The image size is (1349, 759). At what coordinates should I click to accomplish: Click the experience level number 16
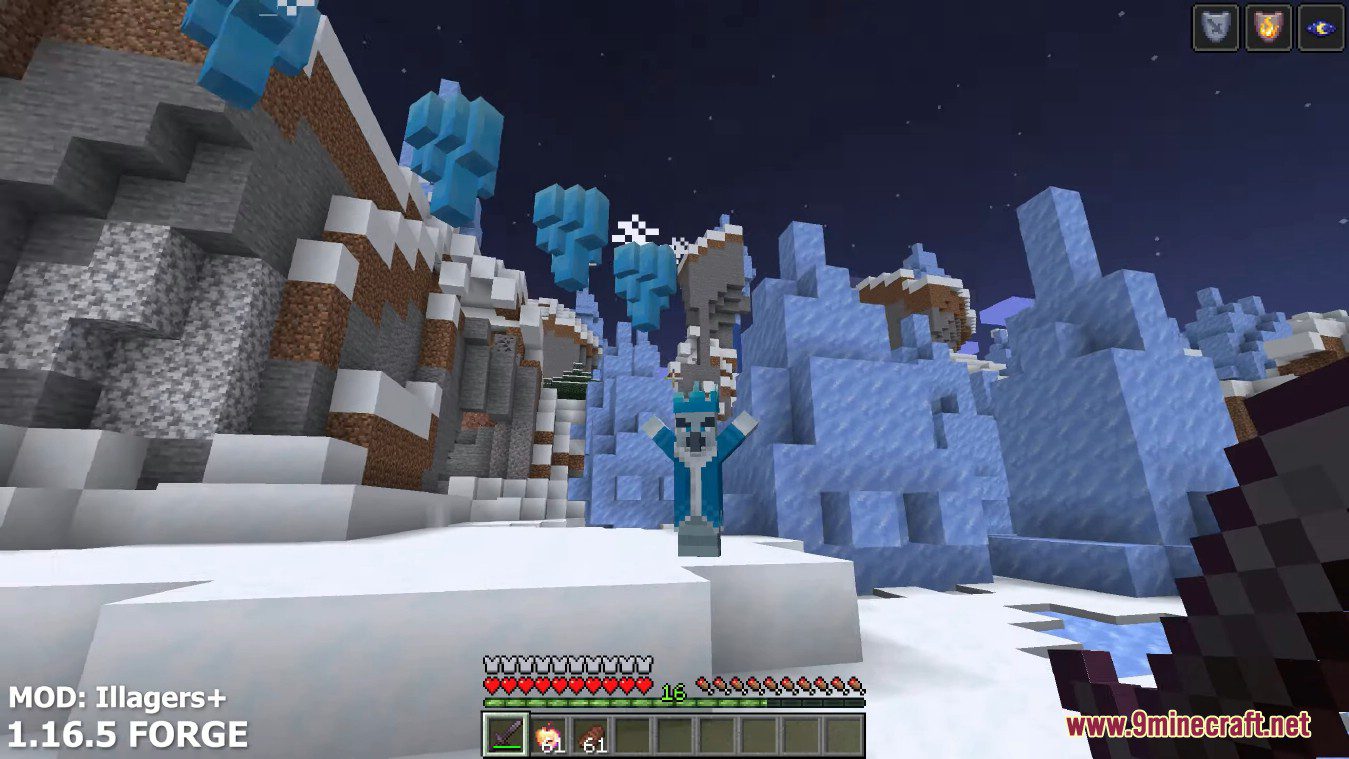(674, 691)
